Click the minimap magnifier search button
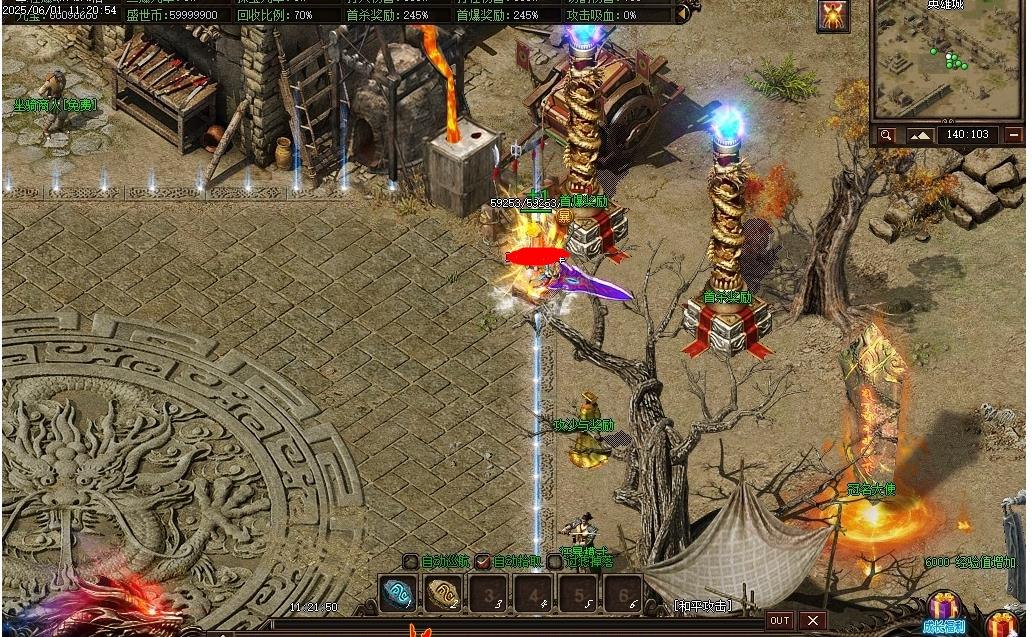 click(886, 135)
